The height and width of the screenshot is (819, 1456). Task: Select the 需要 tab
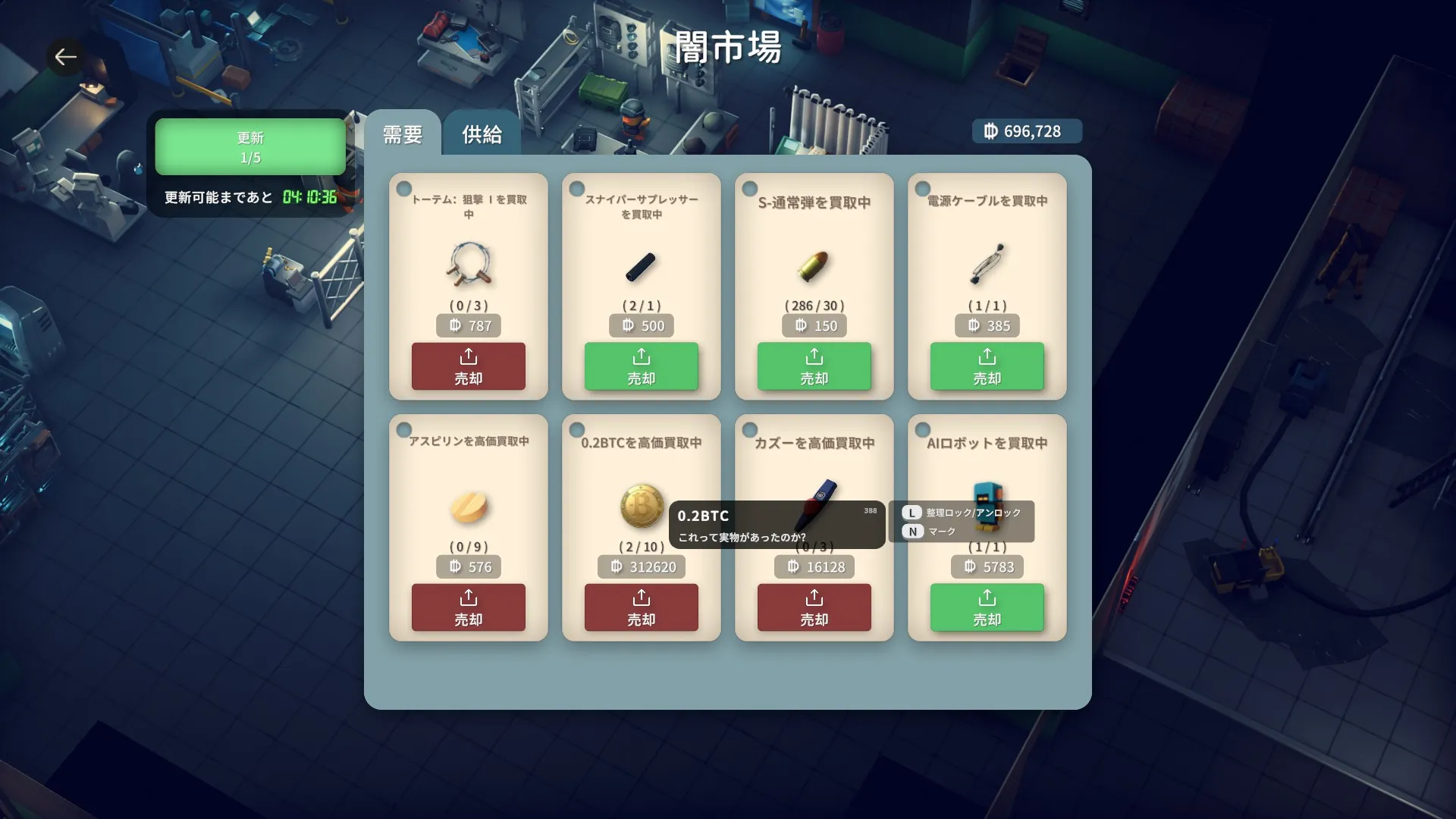click(x=402, y=133)
